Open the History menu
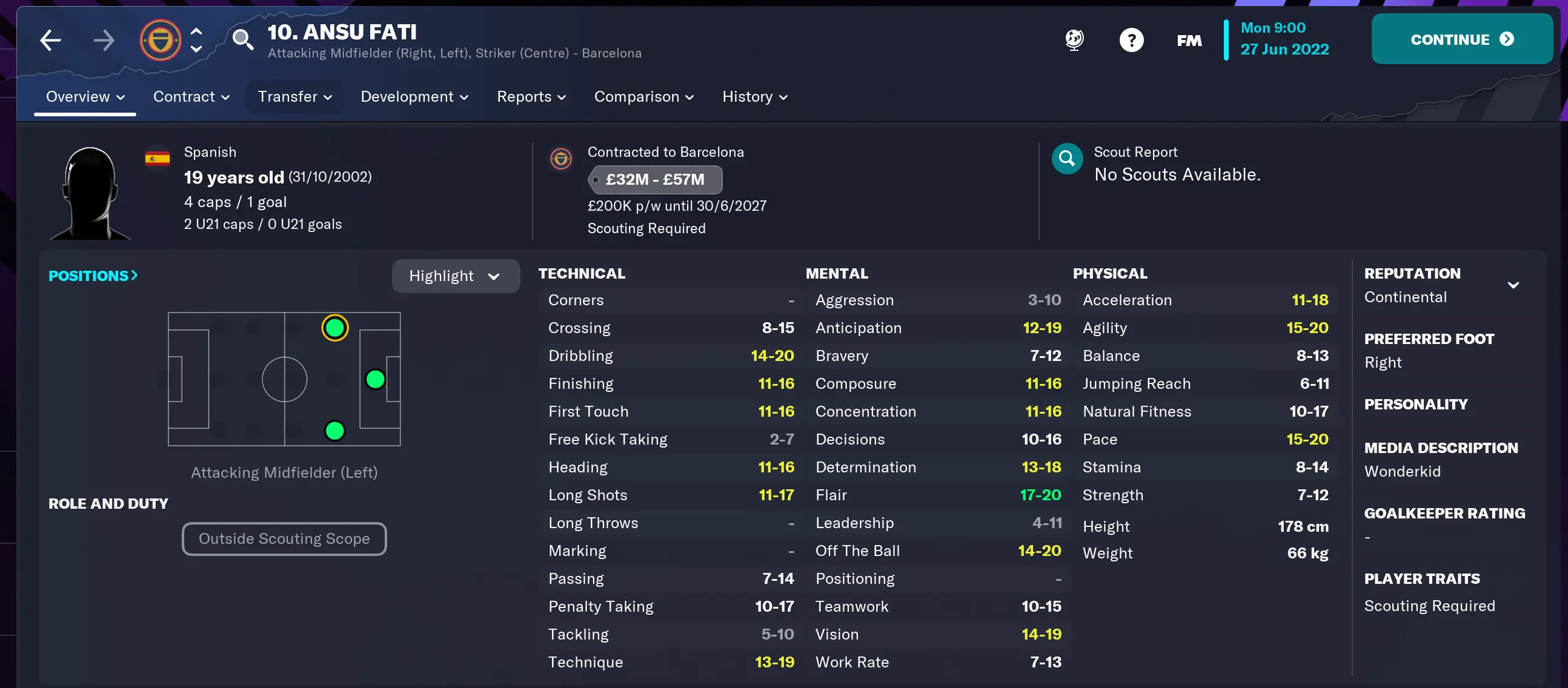 (x=754, y=96)
